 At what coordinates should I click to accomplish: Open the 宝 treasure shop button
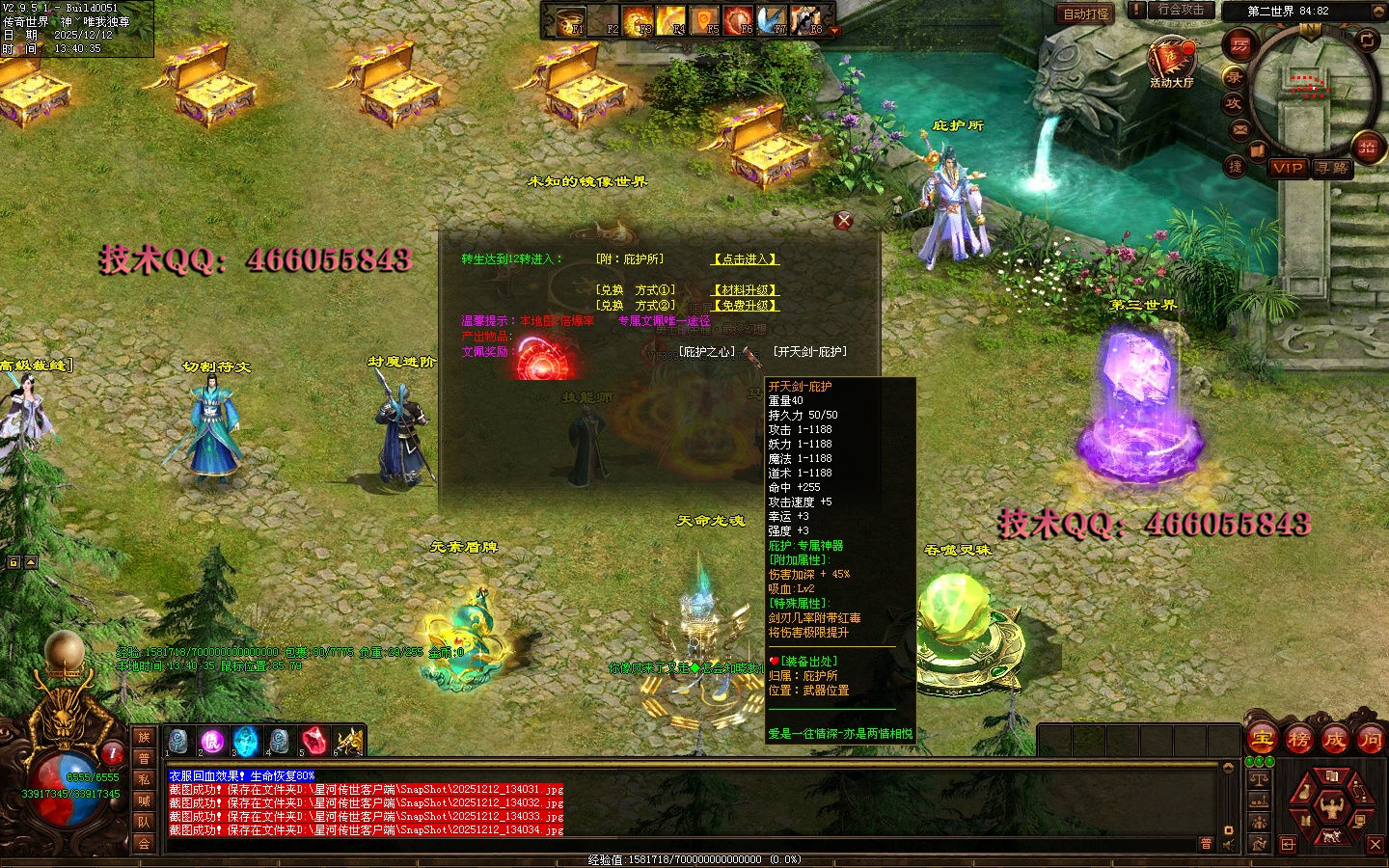[x=1262, y=740]
